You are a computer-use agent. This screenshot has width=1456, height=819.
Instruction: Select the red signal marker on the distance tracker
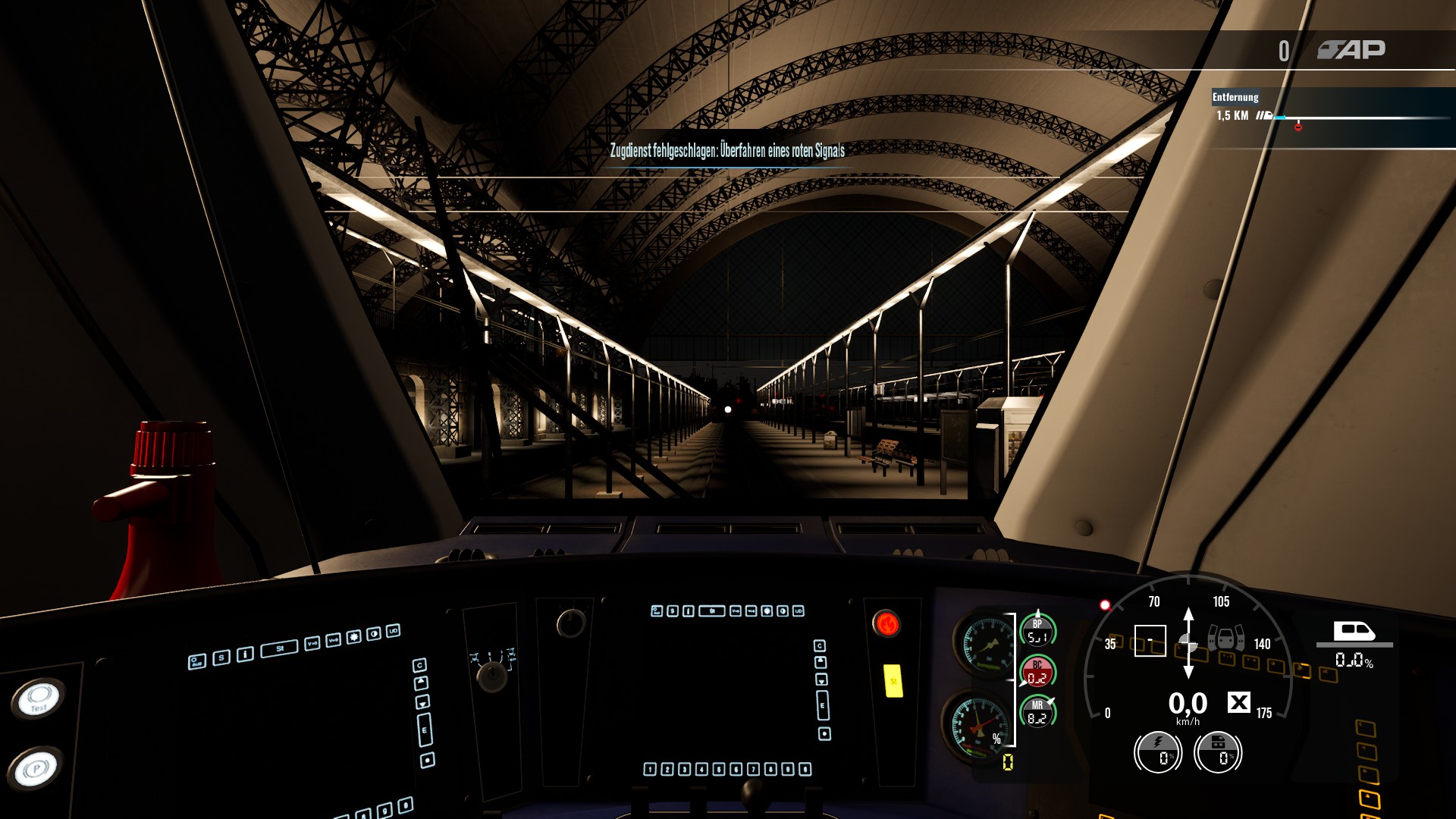[x=1298, y=127]
